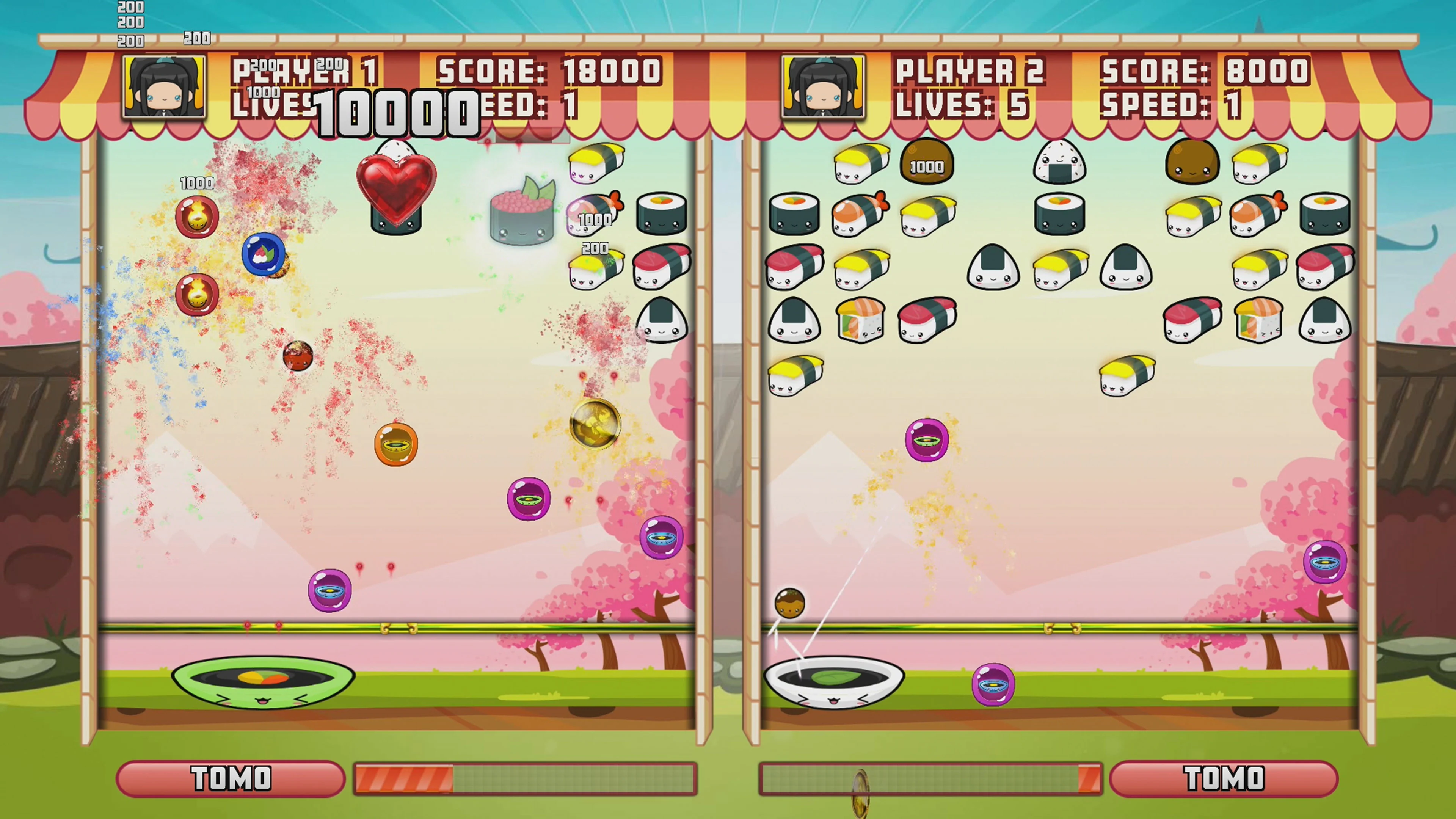
Task: Click the flaming fireball brick
Action: pos(197,217)
